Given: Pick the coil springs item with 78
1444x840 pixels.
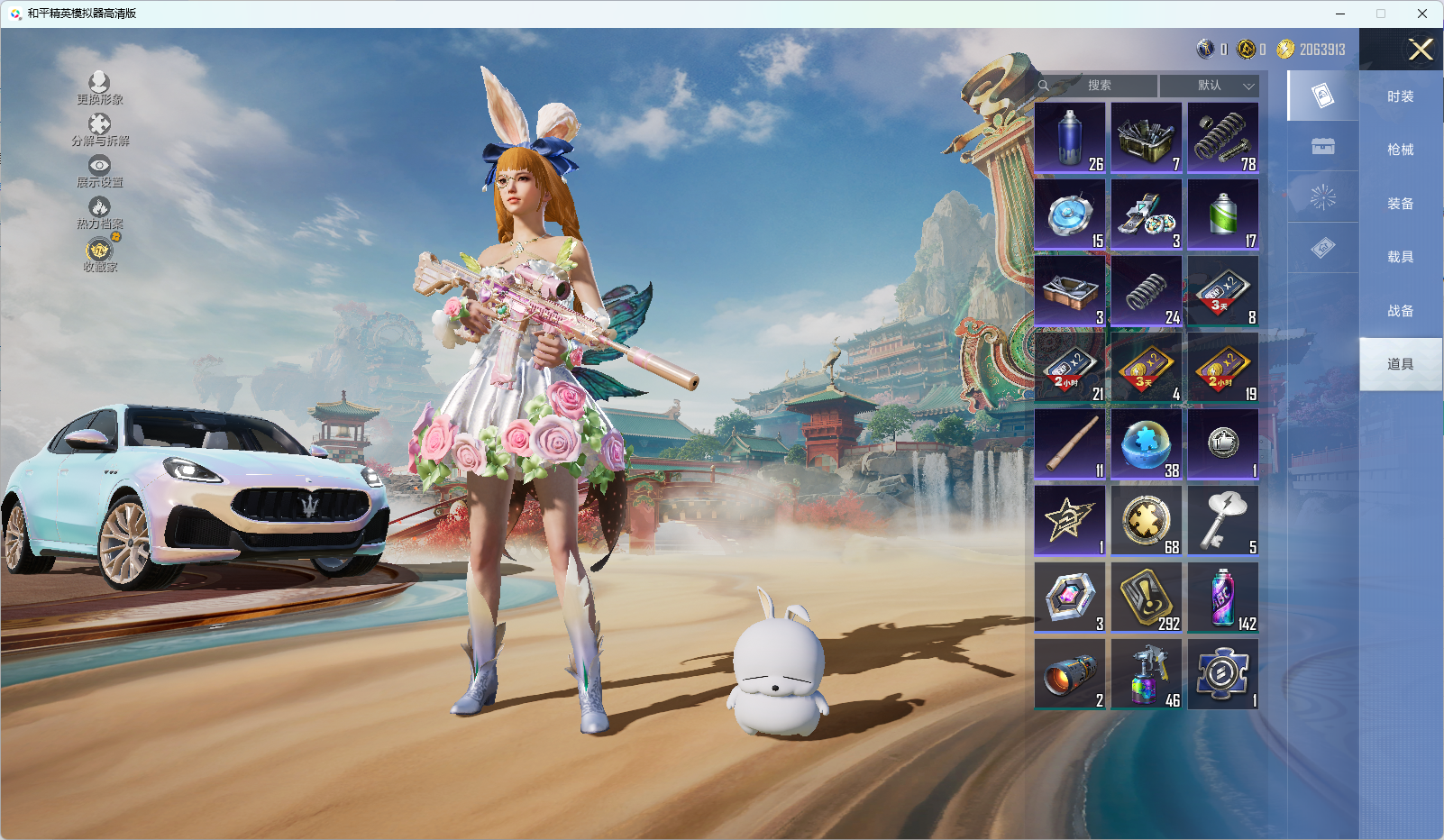Looking at the screenshot, I should (x=1223, y=138).
